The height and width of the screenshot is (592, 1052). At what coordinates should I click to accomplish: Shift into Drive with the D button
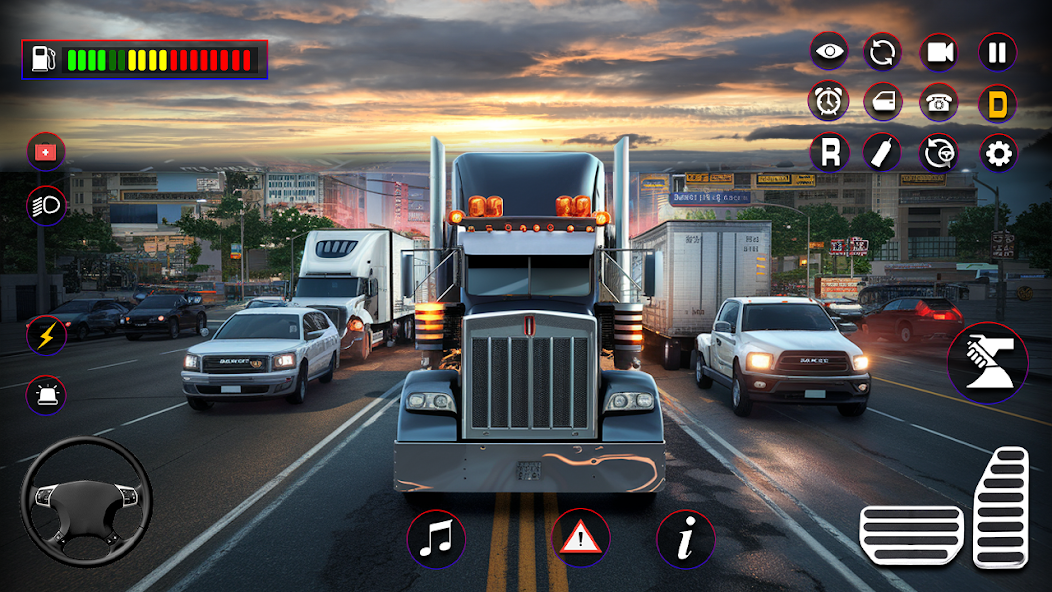pyautogui.click(x=997, y=102)
